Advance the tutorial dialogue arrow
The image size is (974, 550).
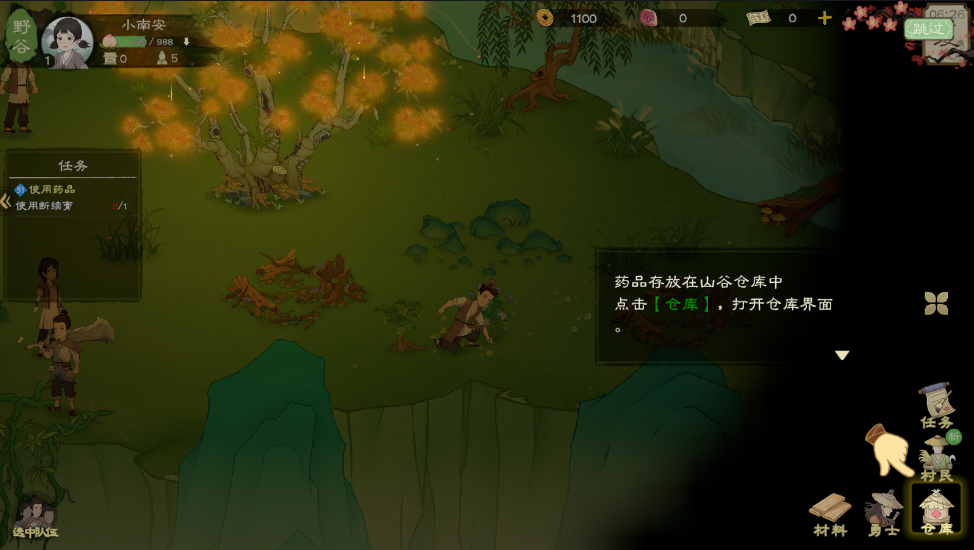[842, 355]
